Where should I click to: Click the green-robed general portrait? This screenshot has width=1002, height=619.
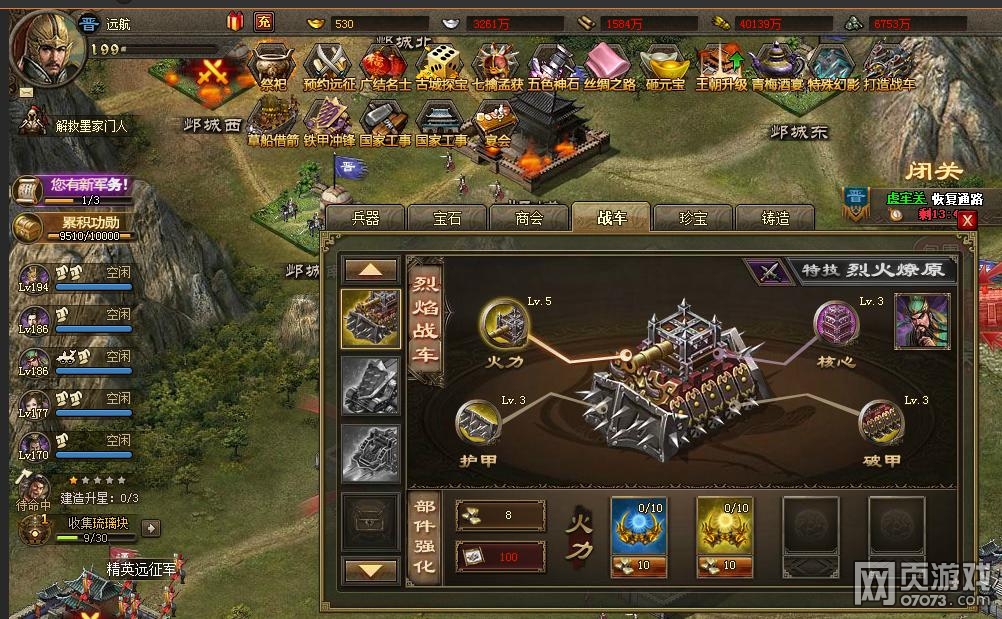pos(922,322)
